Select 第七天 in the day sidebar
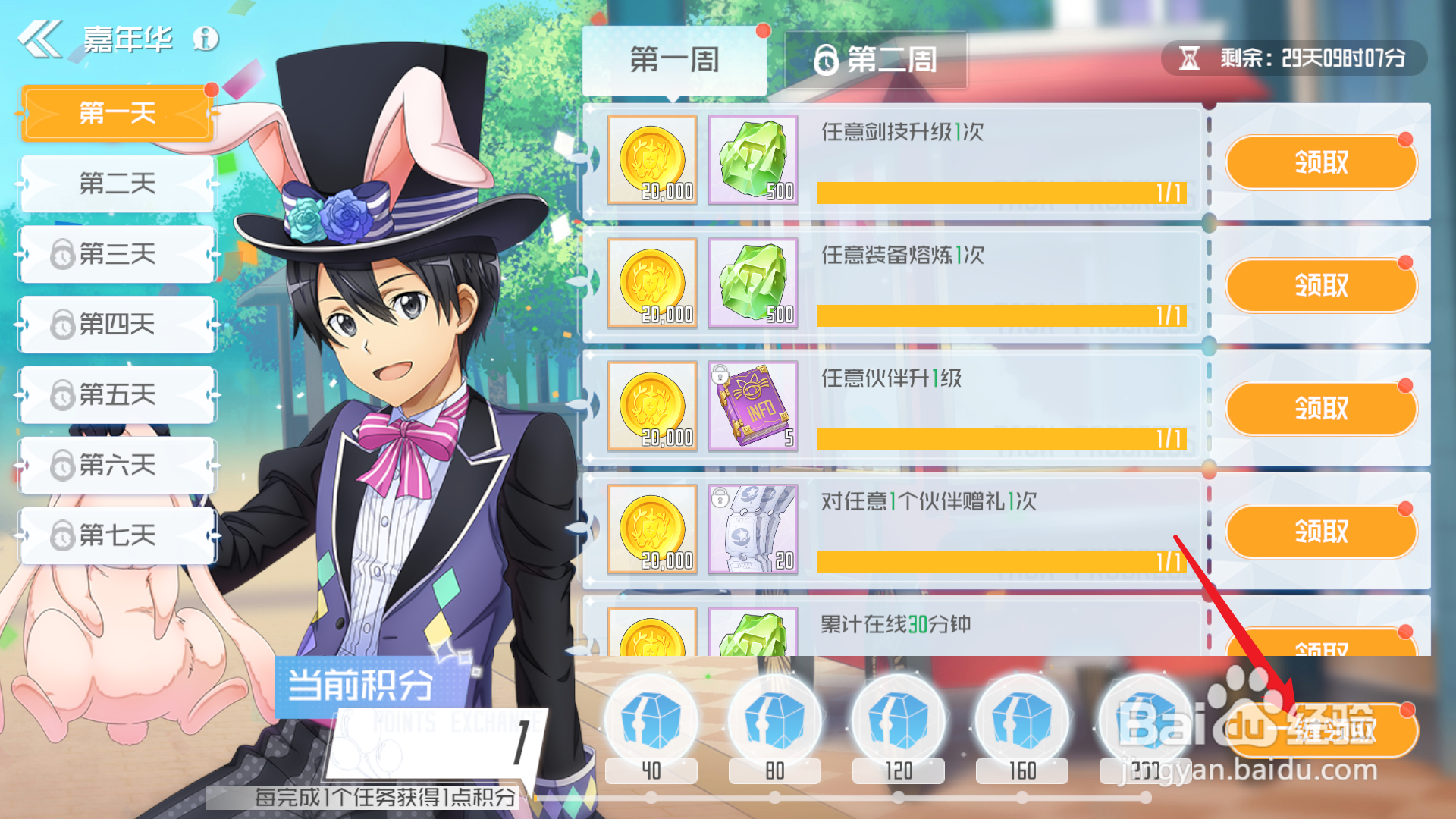1456x819 pixels. pos(118,535)
